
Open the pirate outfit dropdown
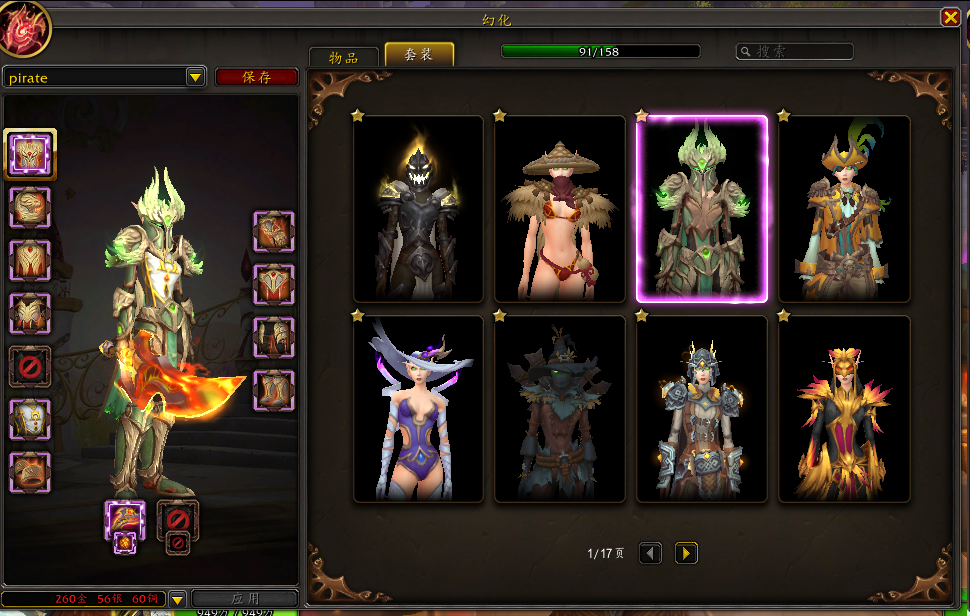click(195, 77)
